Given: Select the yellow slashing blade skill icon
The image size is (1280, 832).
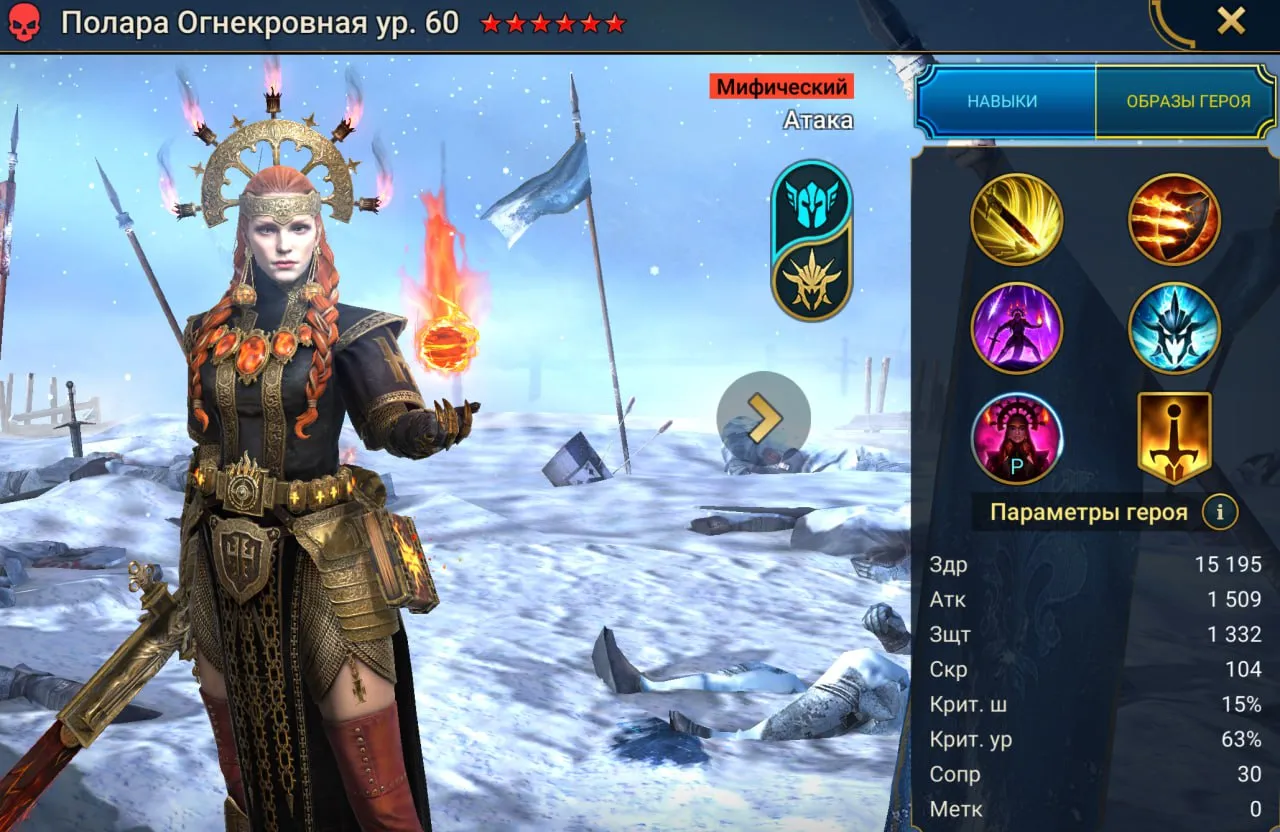Looking at the screenshot, I should (1016, 220).
